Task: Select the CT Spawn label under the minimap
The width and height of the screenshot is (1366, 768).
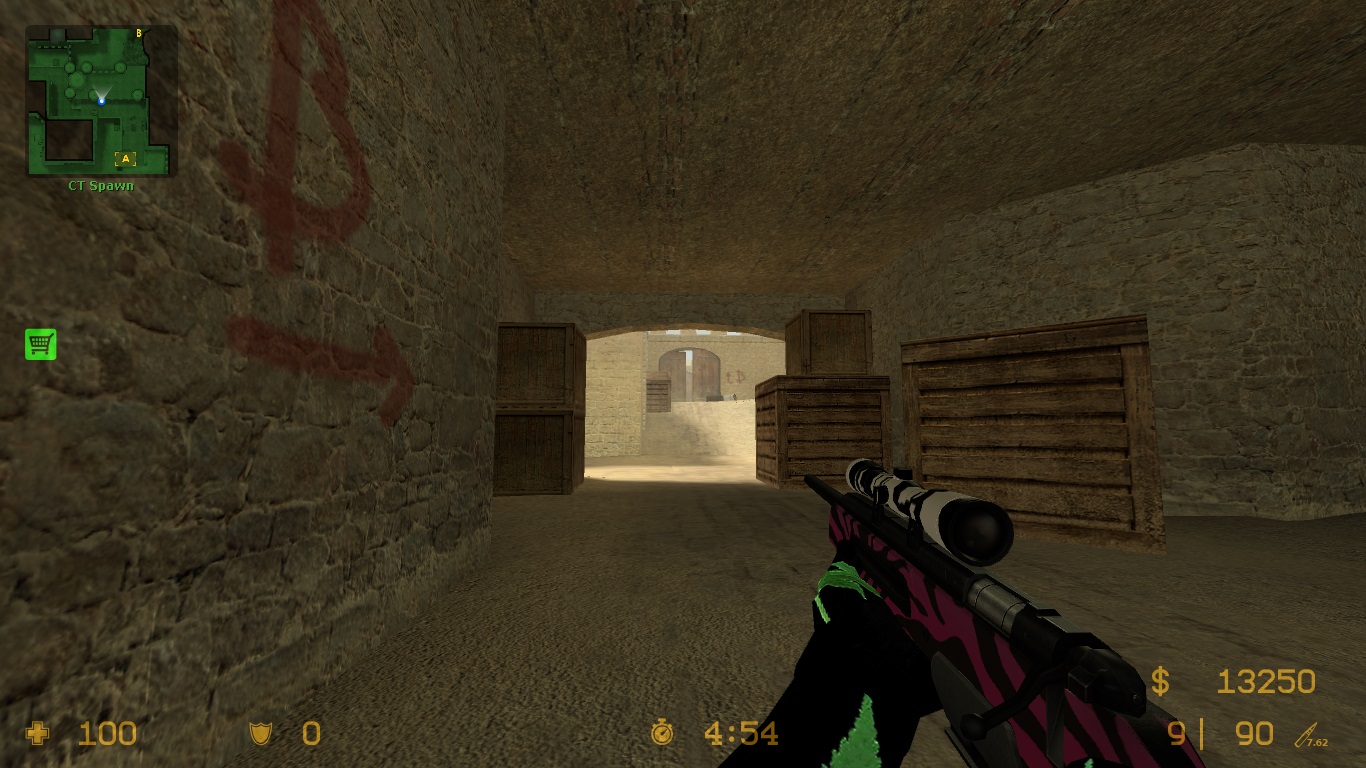Action: (x=100, y=186)
